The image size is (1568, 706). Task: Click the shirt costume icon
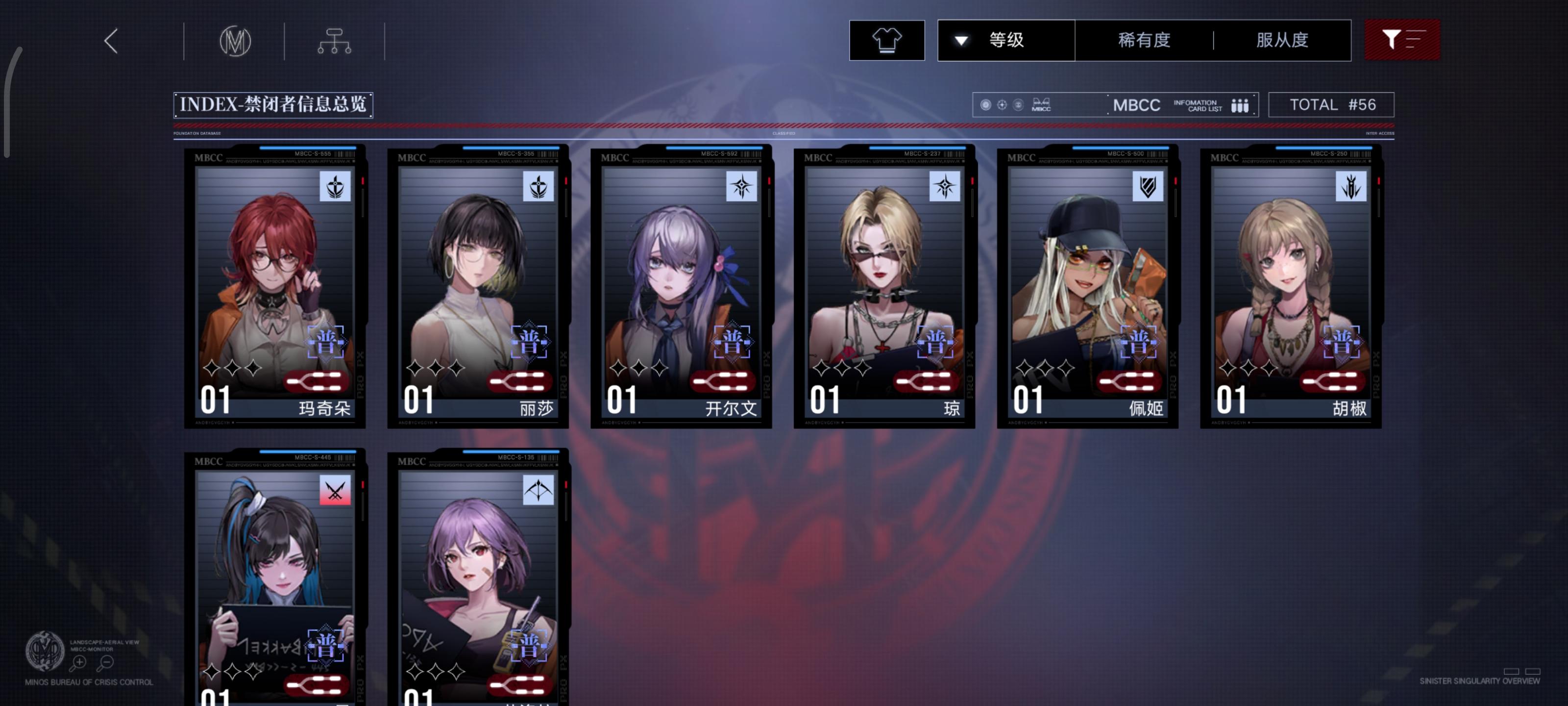(887, 40)
